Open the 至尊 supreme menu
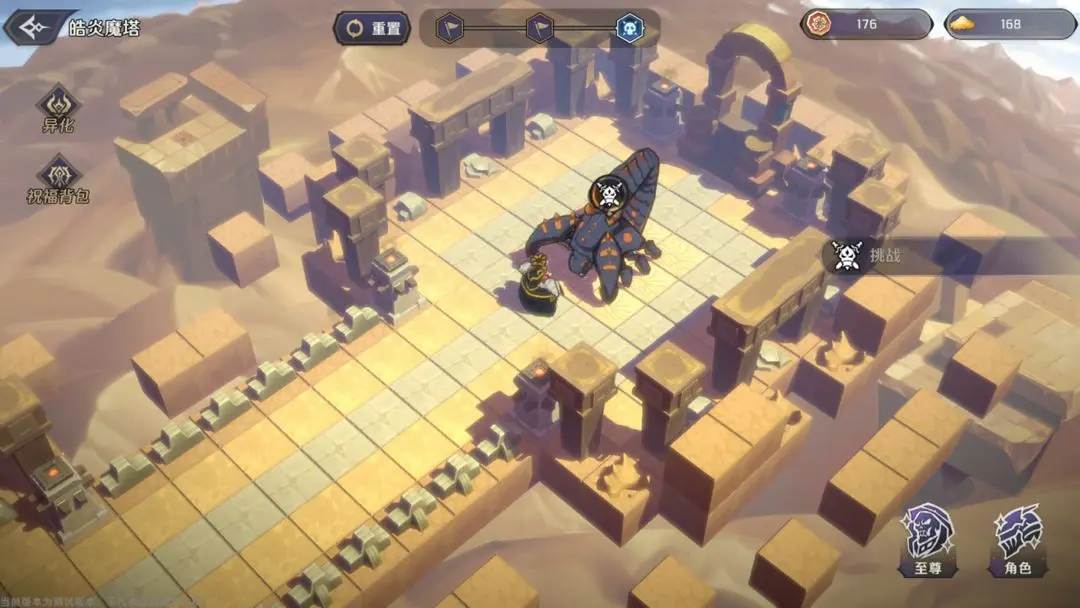Image resolution: width=1080 pixels, height=608 pixels. coord(928,539)
